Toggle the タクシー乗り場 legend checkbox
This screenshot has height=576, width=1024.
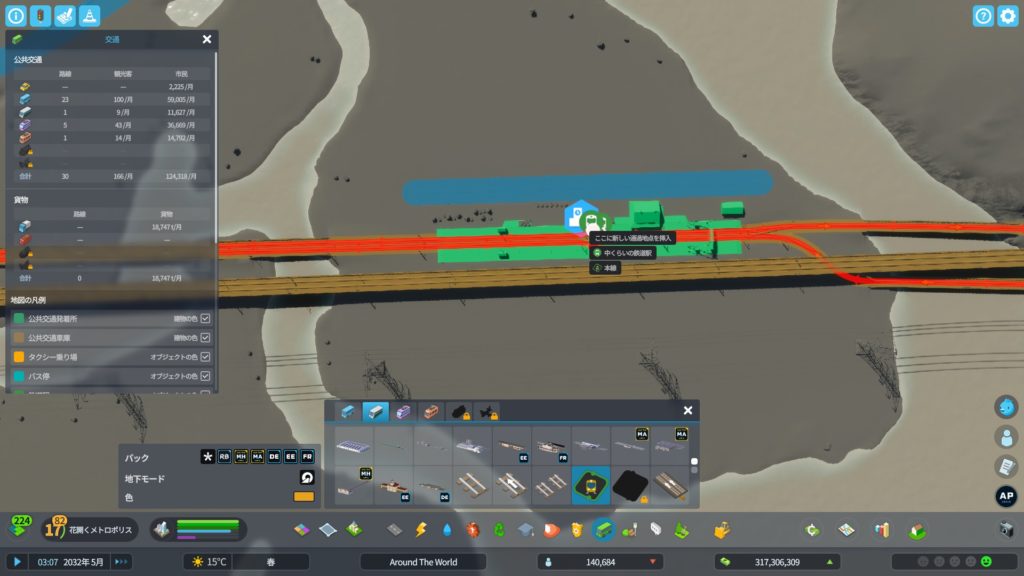point(205,357)
